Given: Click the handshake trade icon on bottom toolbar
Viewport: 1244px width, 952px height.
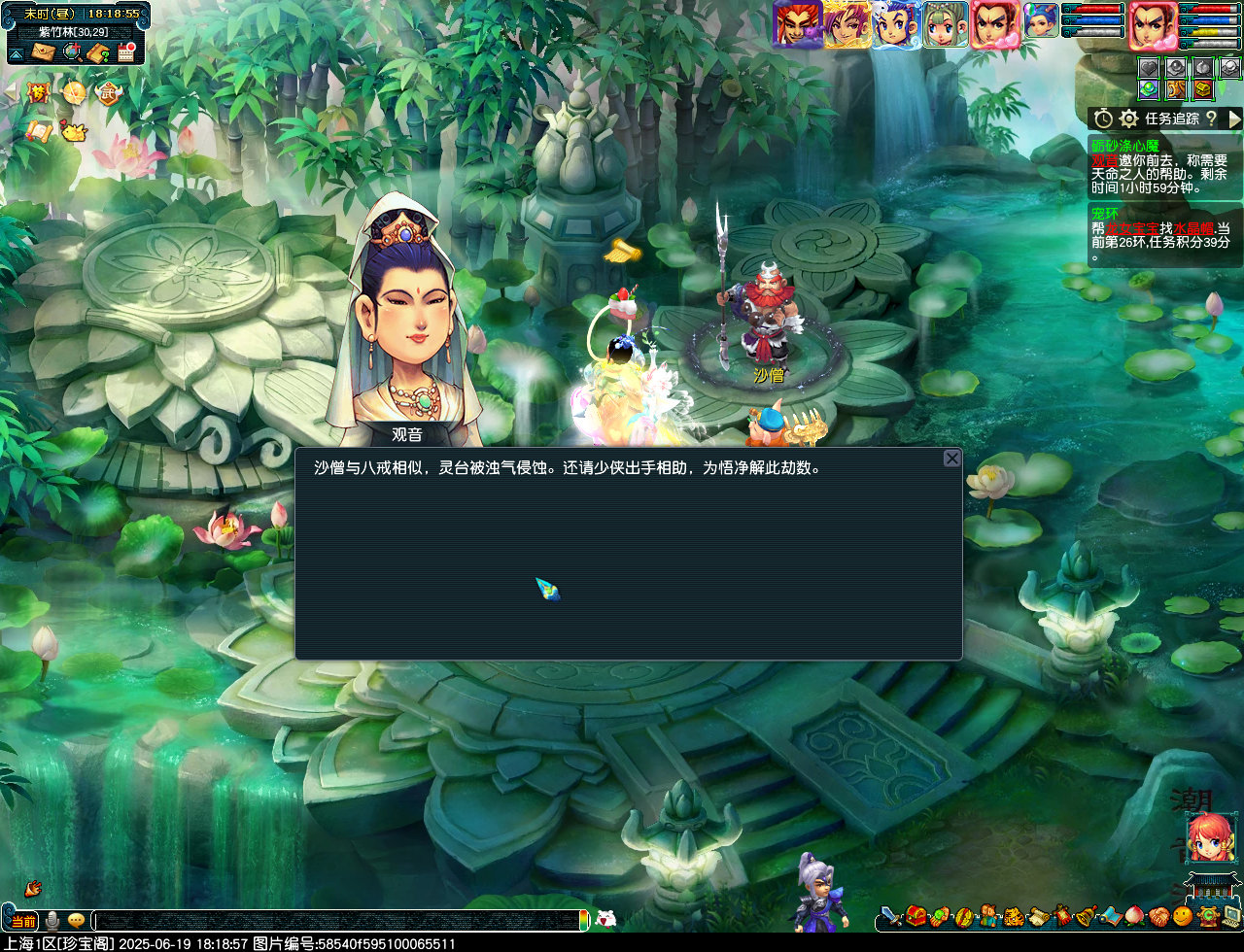Looking at the screenshot, I should (1158, 915).
